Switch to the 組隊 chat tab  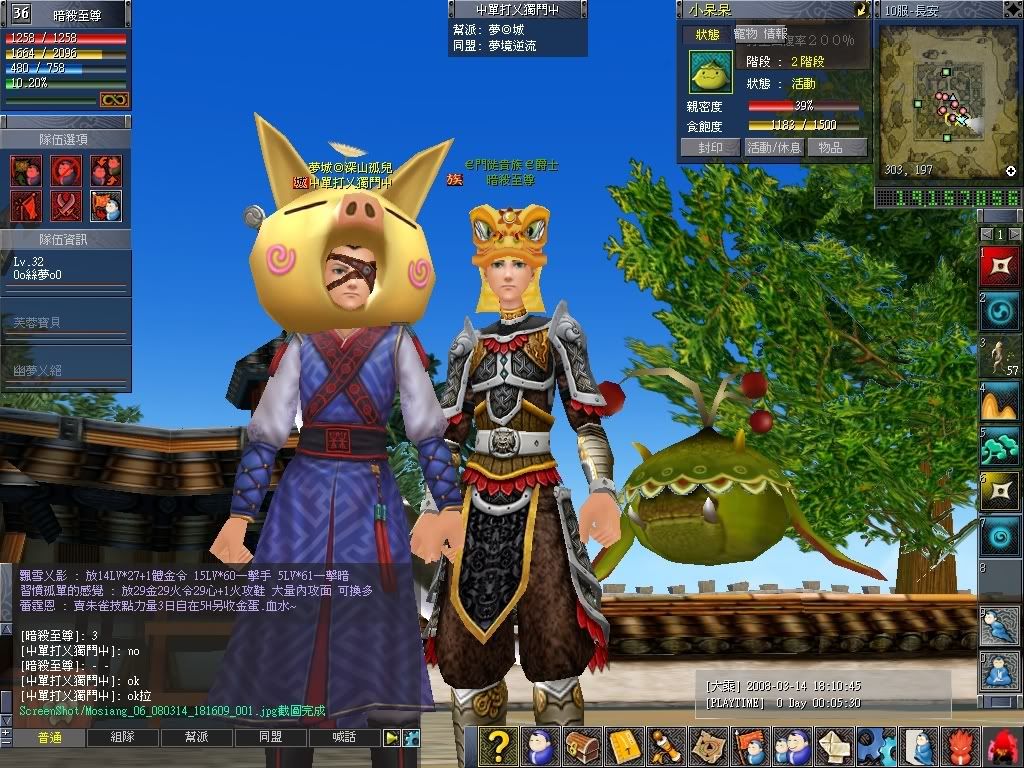pos(123,738)
